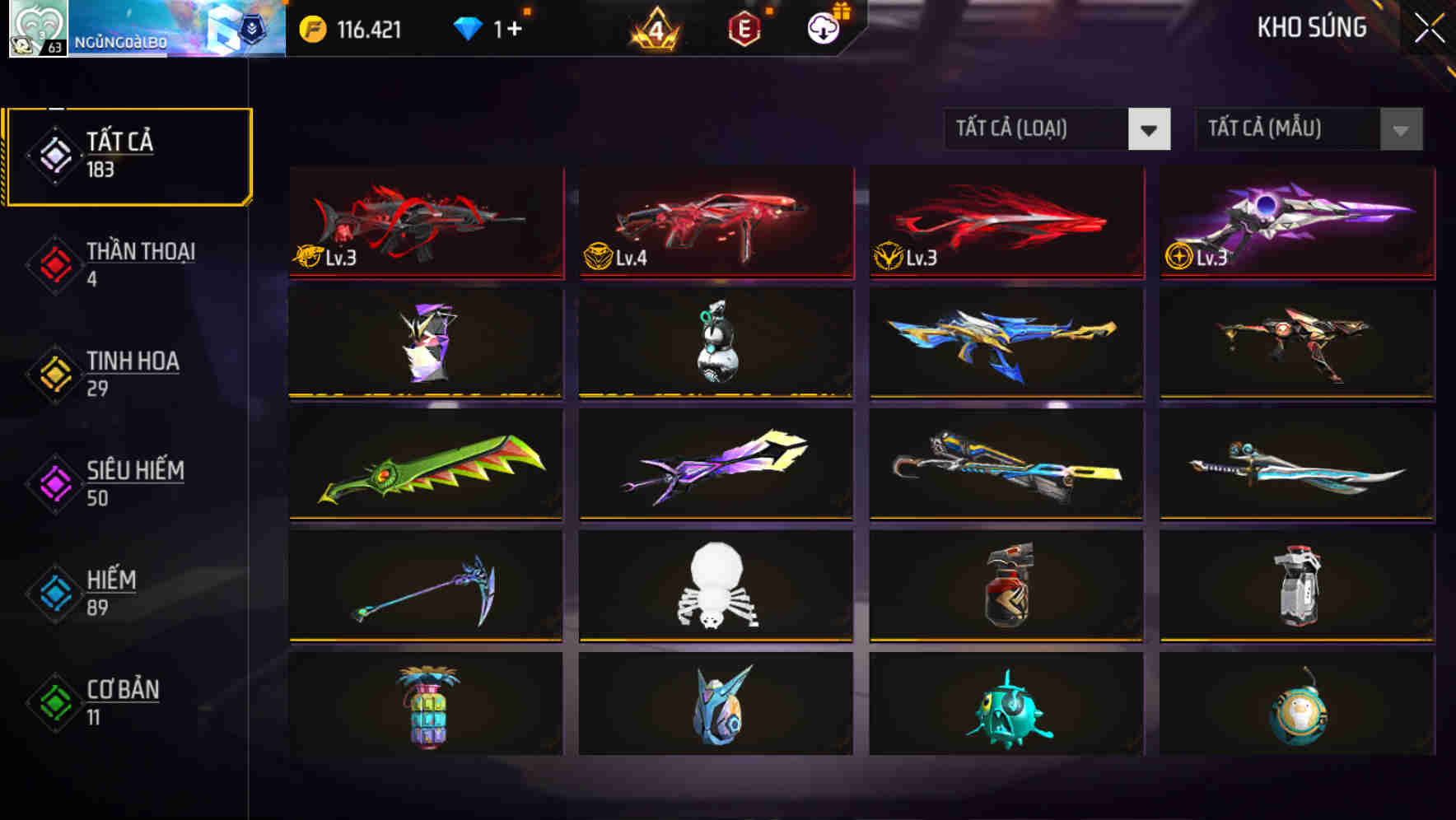The image size is (1456, 820).
Task: Expand the weapon type dropdown arrow
Action: point(1150,130)
